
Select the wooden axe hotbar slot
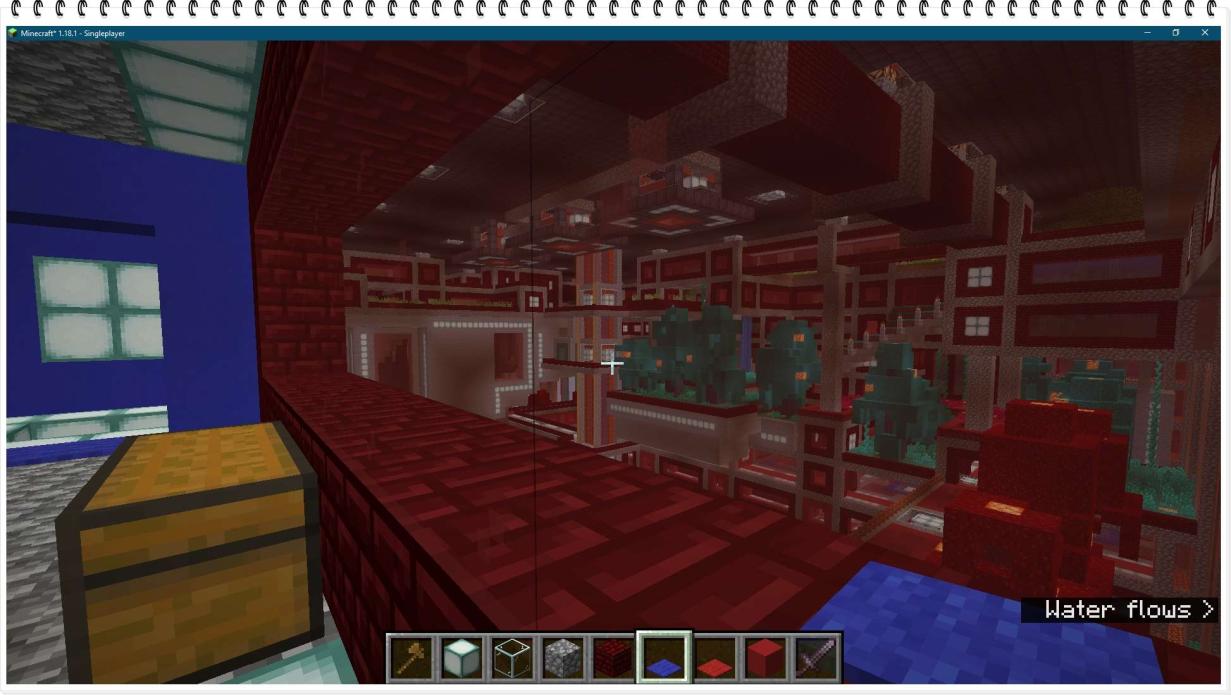pyautogui.click(x=412, y=658)
